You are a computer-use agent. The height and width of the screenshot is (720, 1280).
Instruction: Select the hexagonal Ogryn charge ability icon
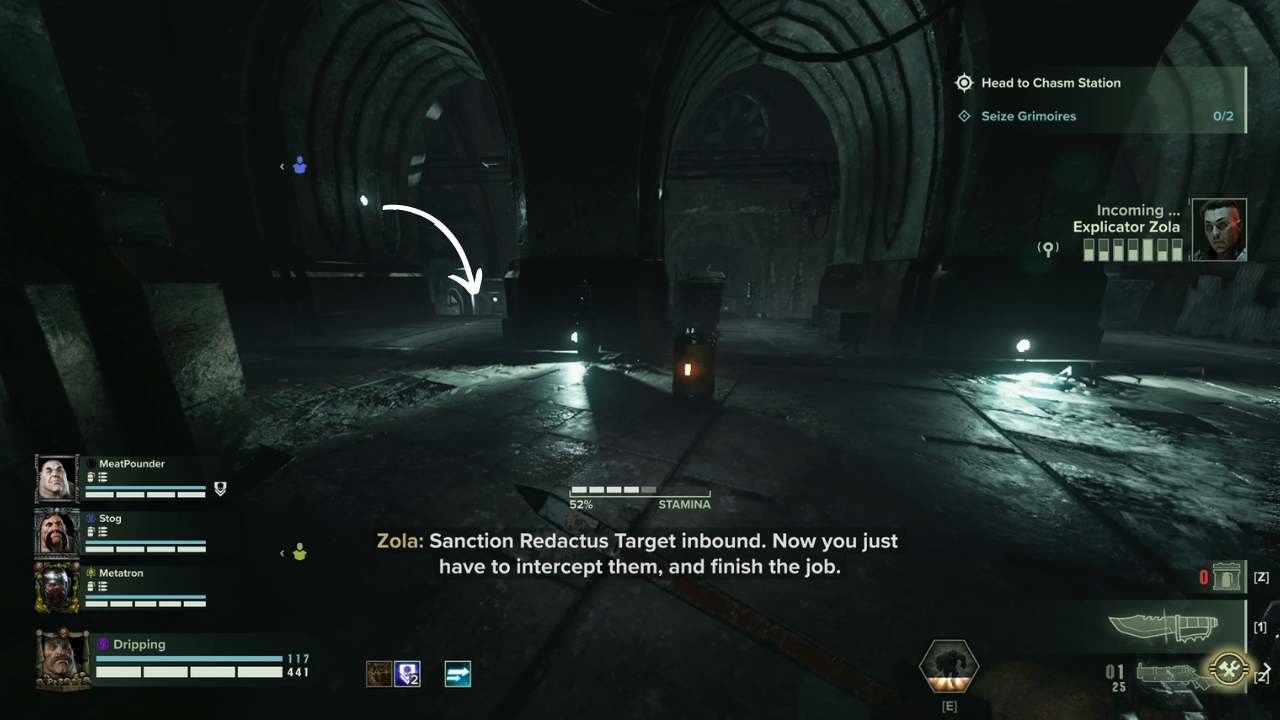948,665
